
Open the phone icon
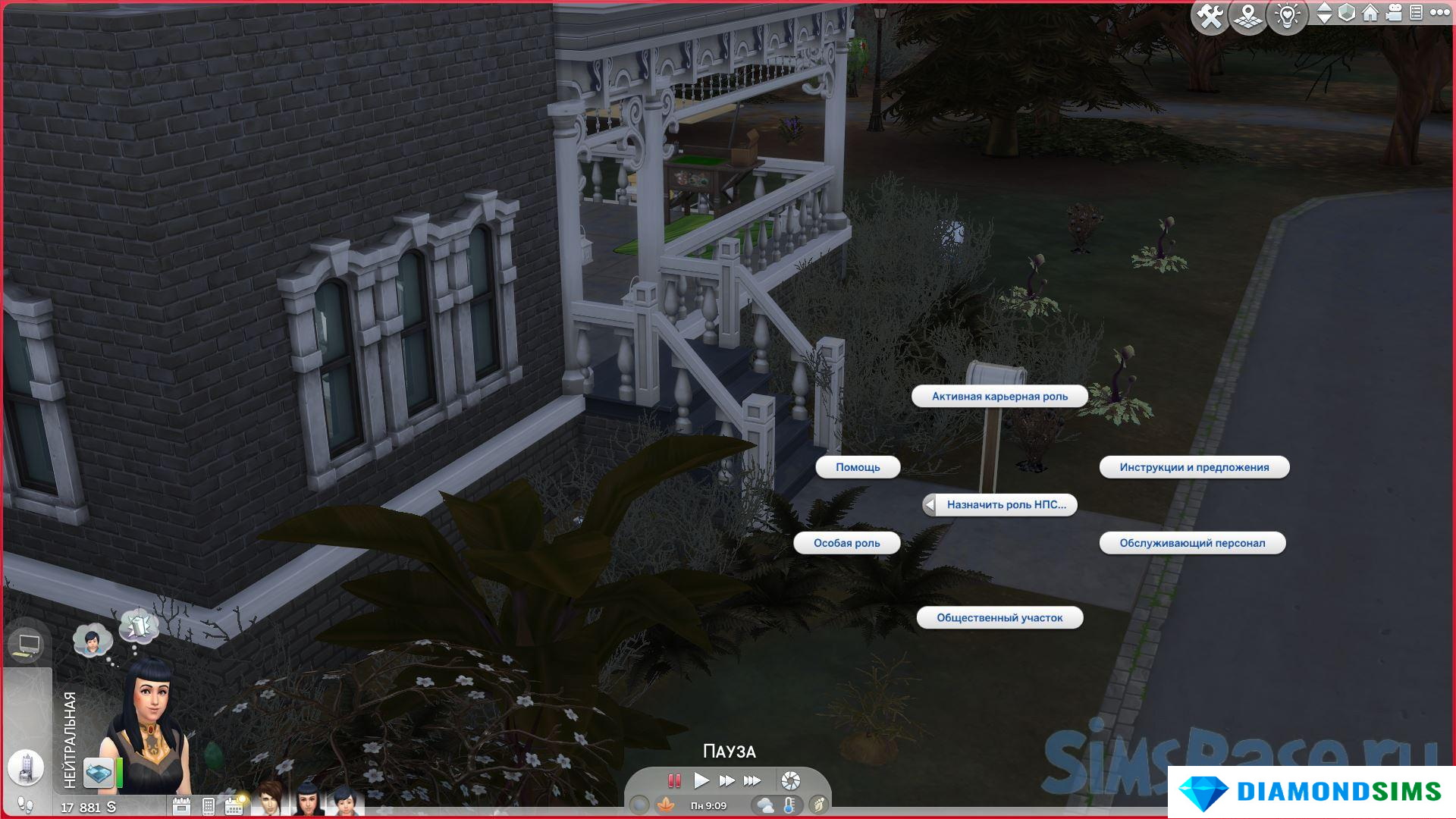pos(209,806)
